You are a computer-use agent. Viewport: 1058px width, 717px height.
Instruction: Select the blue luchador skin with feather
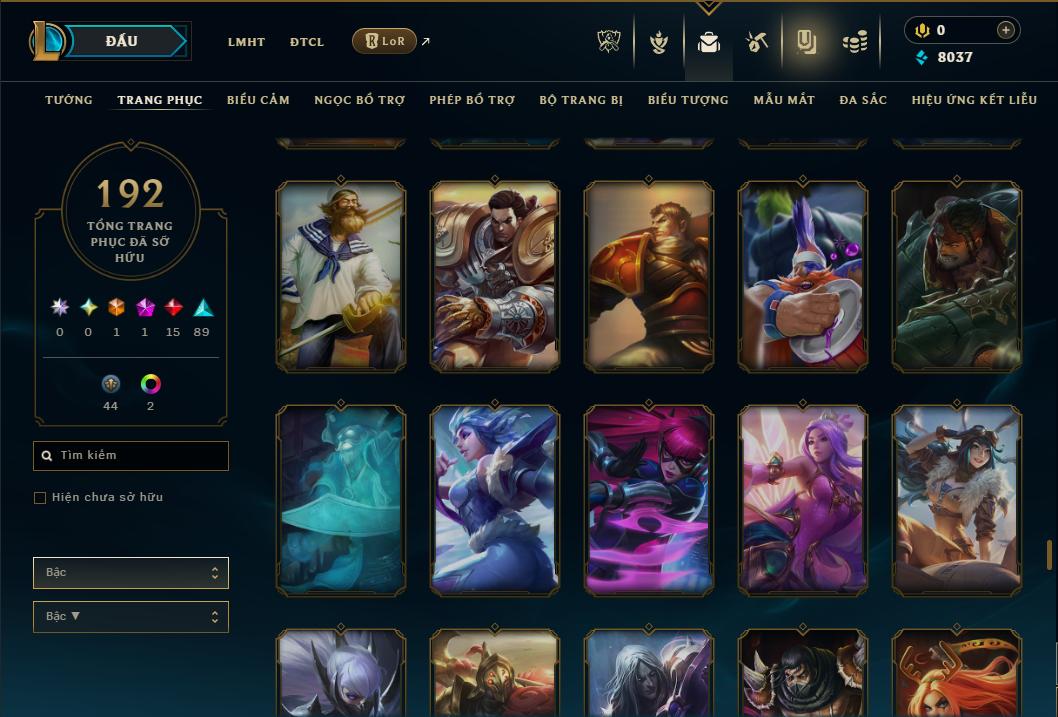803,276
